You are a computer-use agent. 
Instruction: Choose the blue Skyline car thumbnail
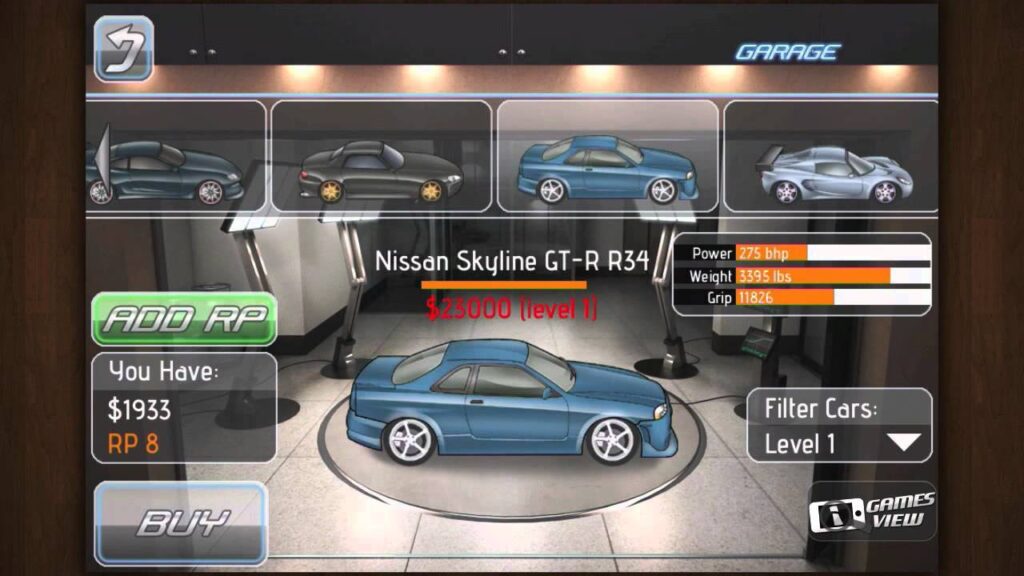[x=607, y=157]
